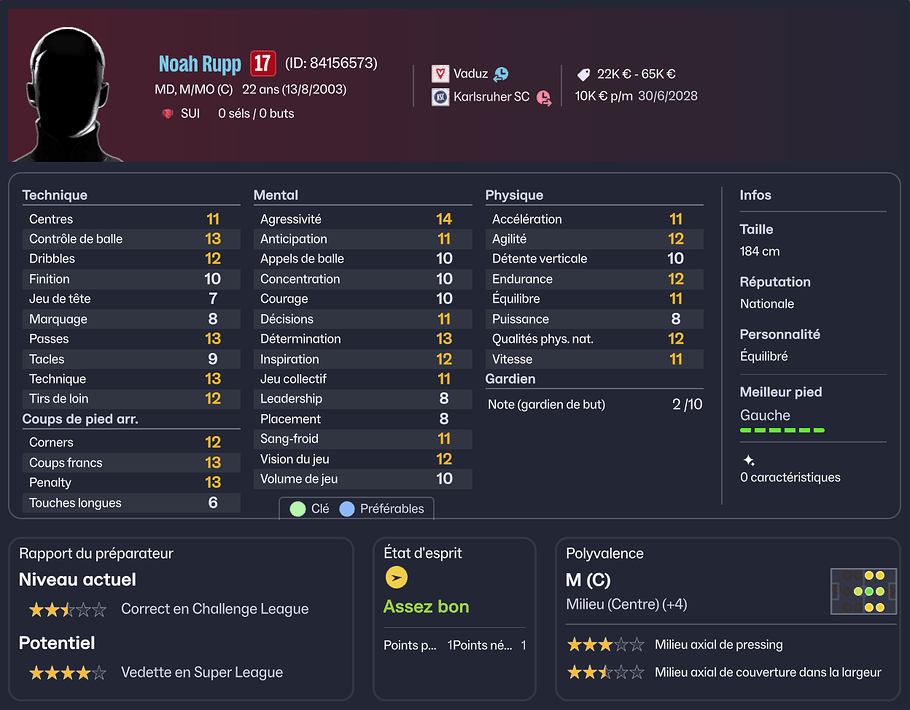The height and width of the screenshot is (710, 910).
Task: Open the Potentiel star rating report
Action: (67, 673)
